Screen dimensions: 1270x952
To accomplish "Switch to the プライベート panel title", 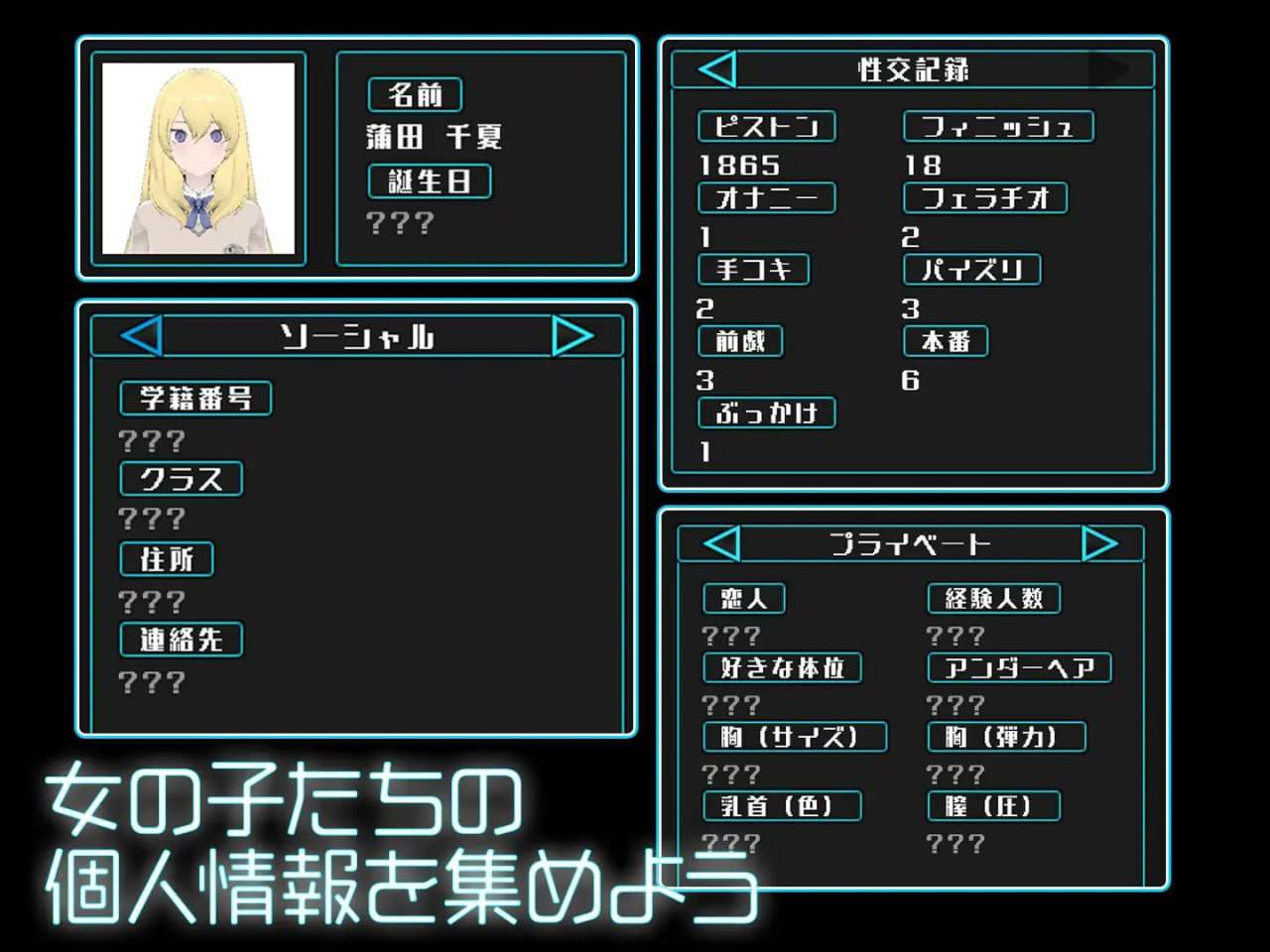I will tap(910, 543).
